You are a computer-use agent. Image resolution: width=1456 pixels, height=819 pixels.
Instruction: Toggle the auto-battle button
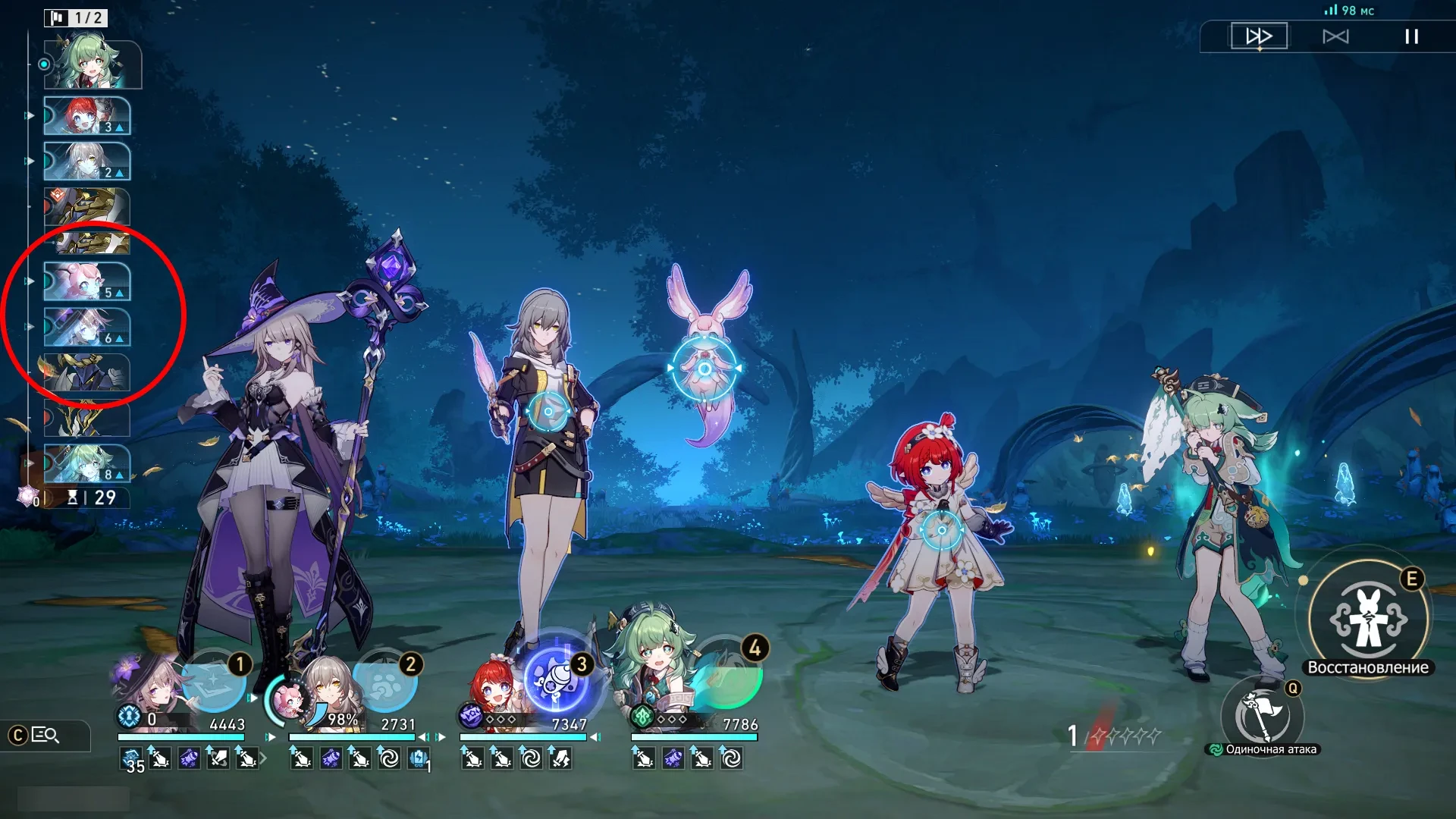1335,36
